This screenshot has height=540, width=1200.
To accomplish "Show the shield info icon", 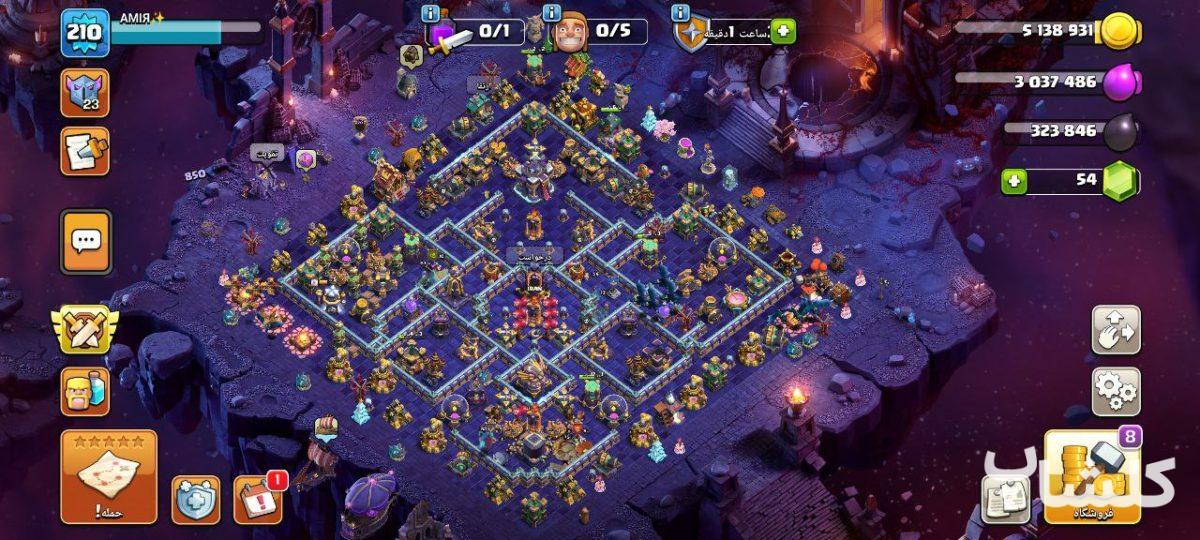I will 680,13.
